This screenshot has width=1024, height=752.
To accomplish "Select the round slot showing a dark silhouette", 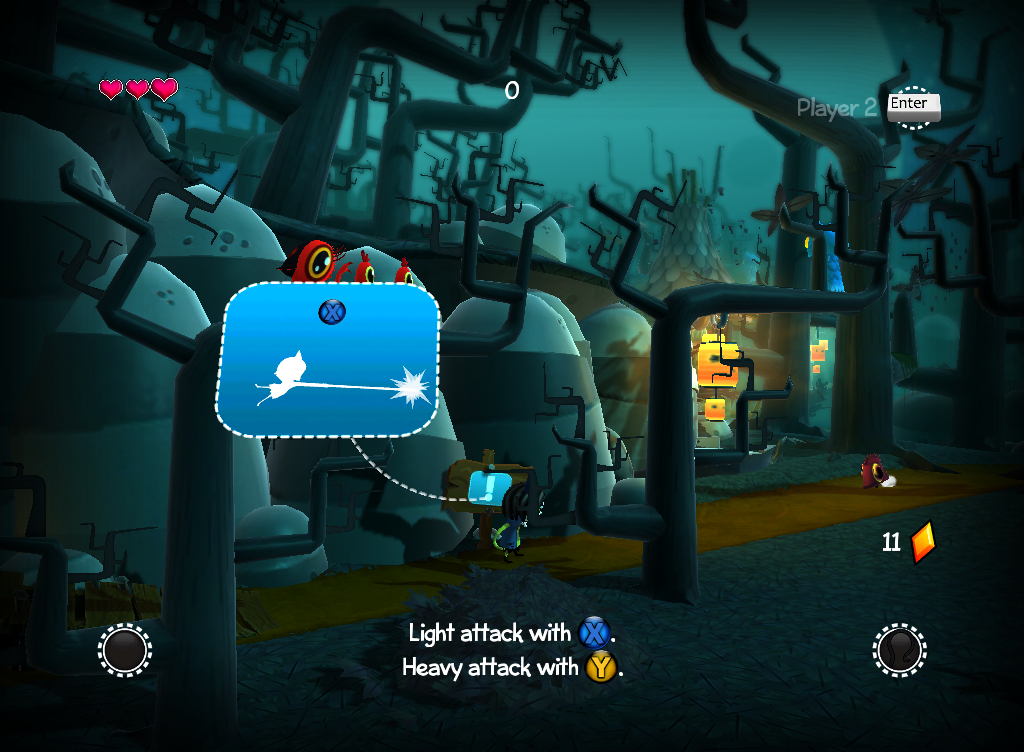I will tap(899, 650).
